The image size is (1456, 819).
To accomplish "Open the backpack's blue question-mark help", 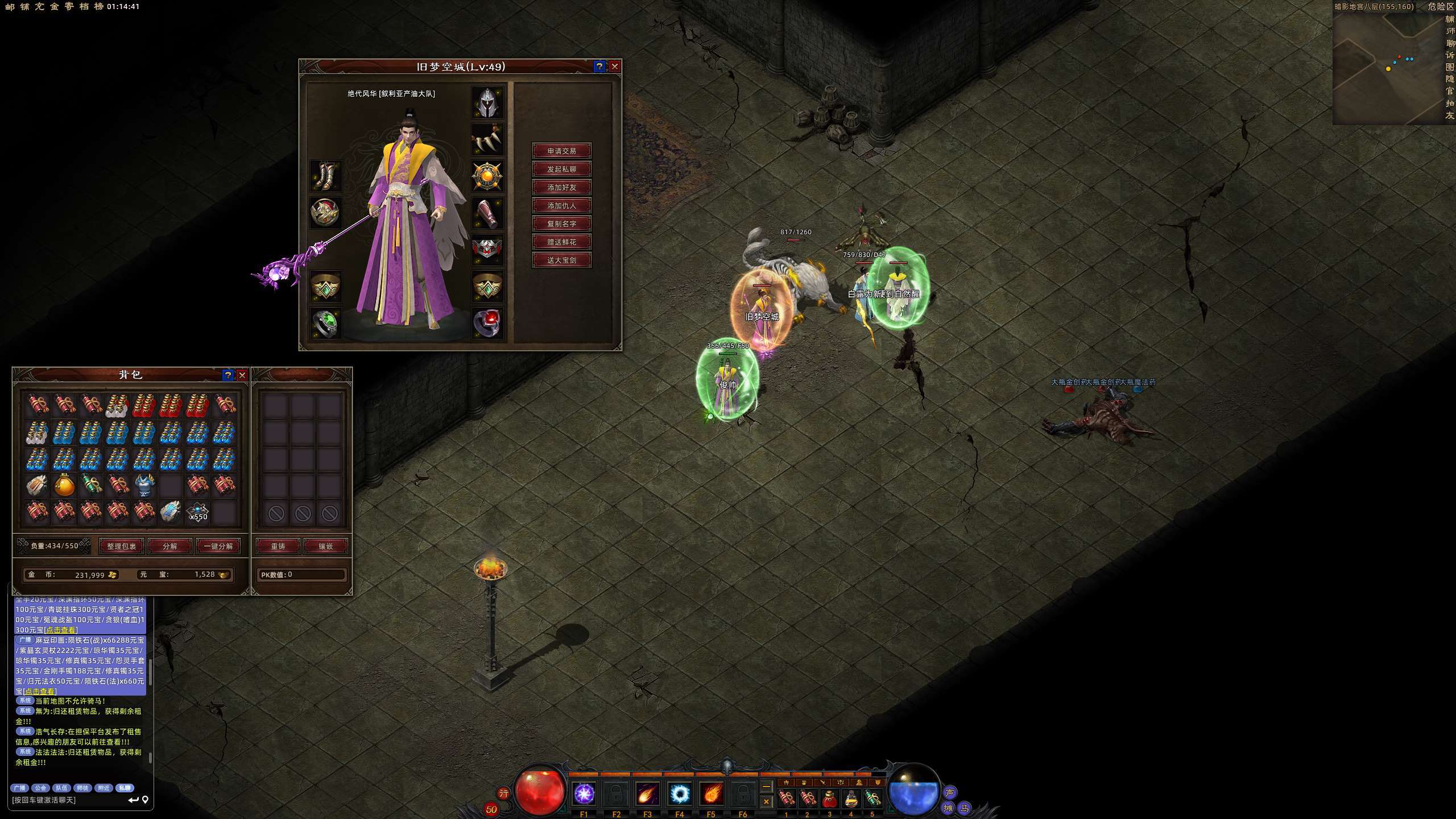I will coord(228,375).
